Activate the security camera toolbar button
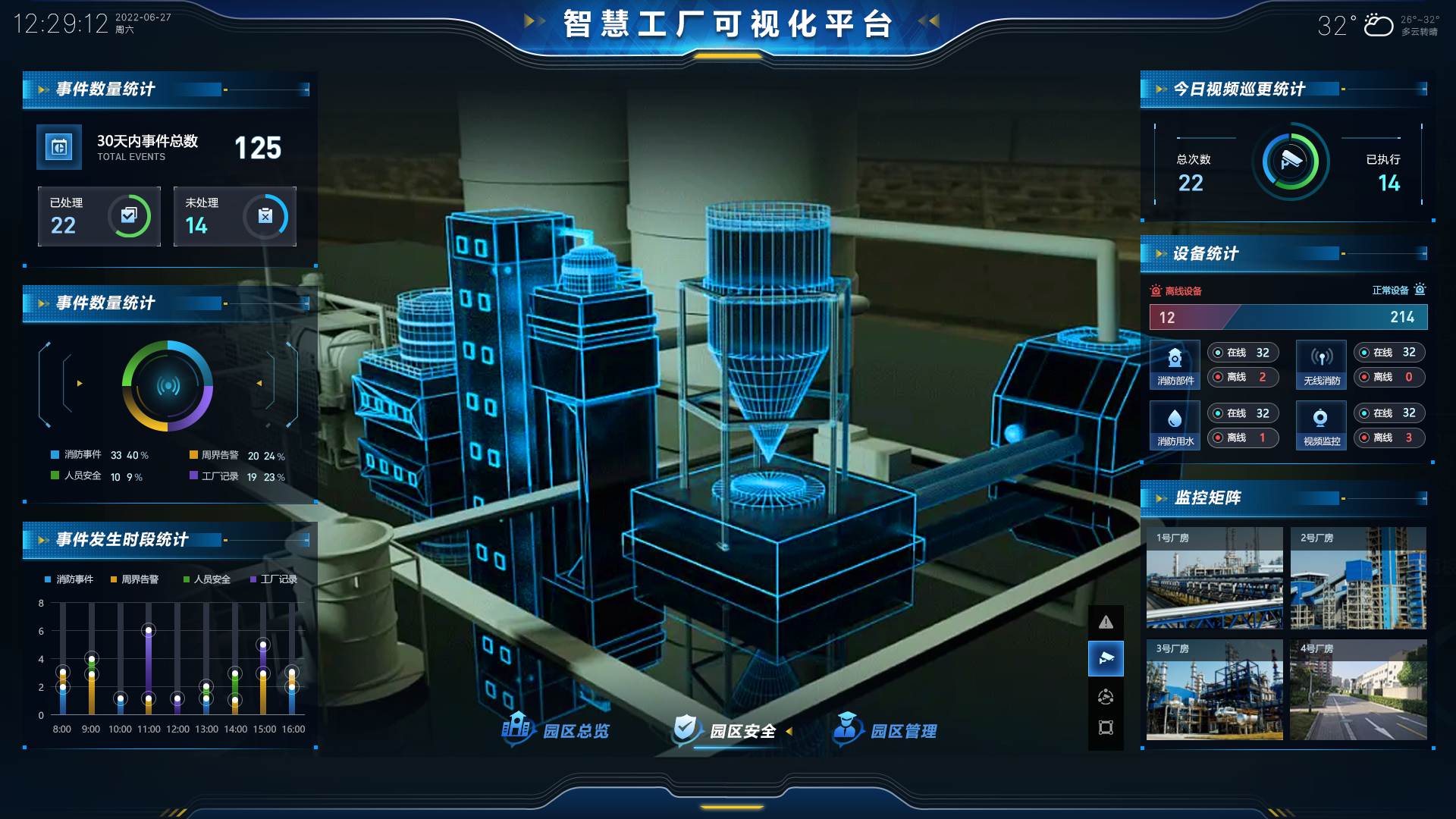The image size is (1456, 819). click(x=1106, y=658)
